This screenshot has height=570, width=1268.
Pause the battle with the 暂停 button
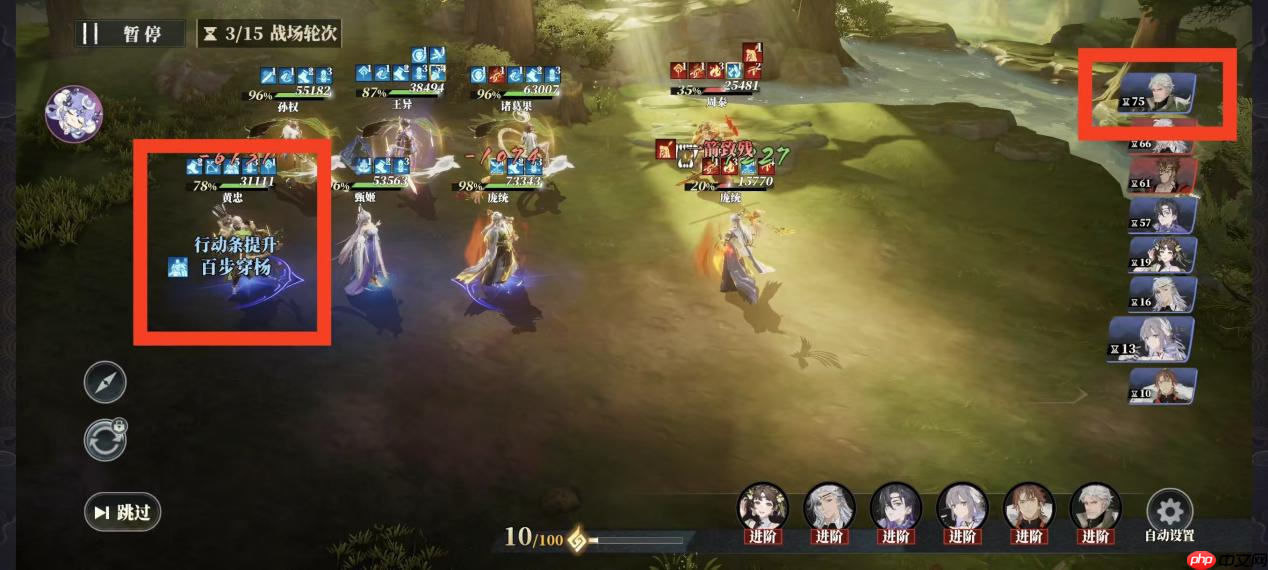(130, 33)
